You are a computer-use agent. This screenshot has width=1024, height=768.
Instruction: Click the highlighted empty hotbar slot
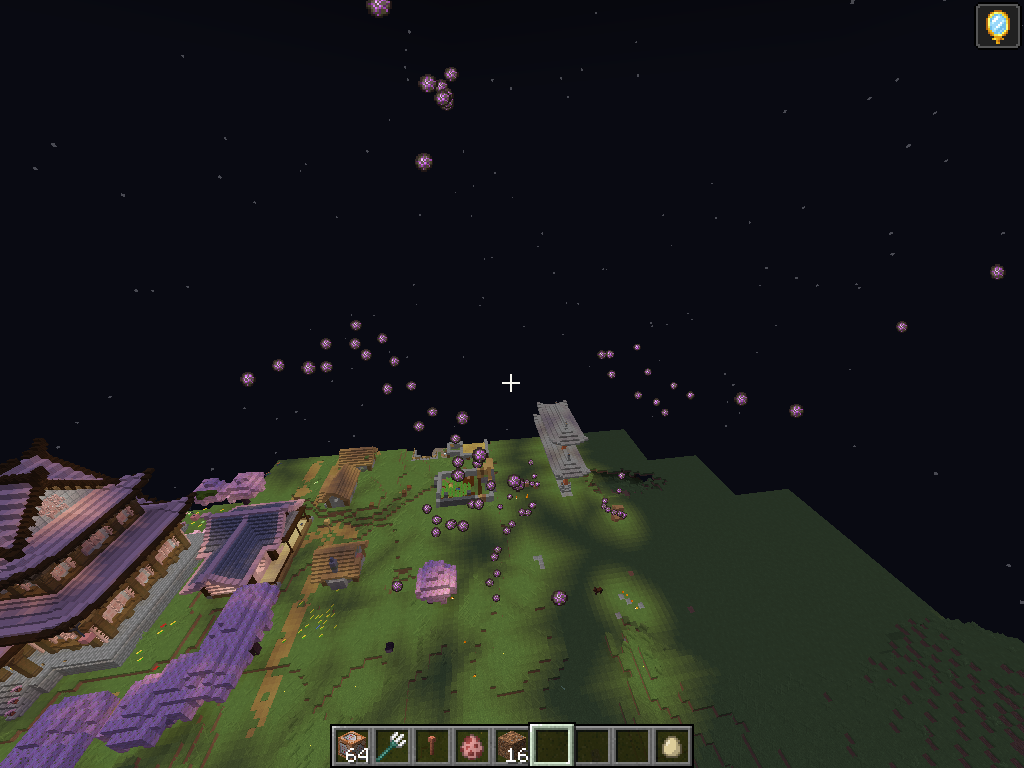pyautogui.click(x=552, y=746)
